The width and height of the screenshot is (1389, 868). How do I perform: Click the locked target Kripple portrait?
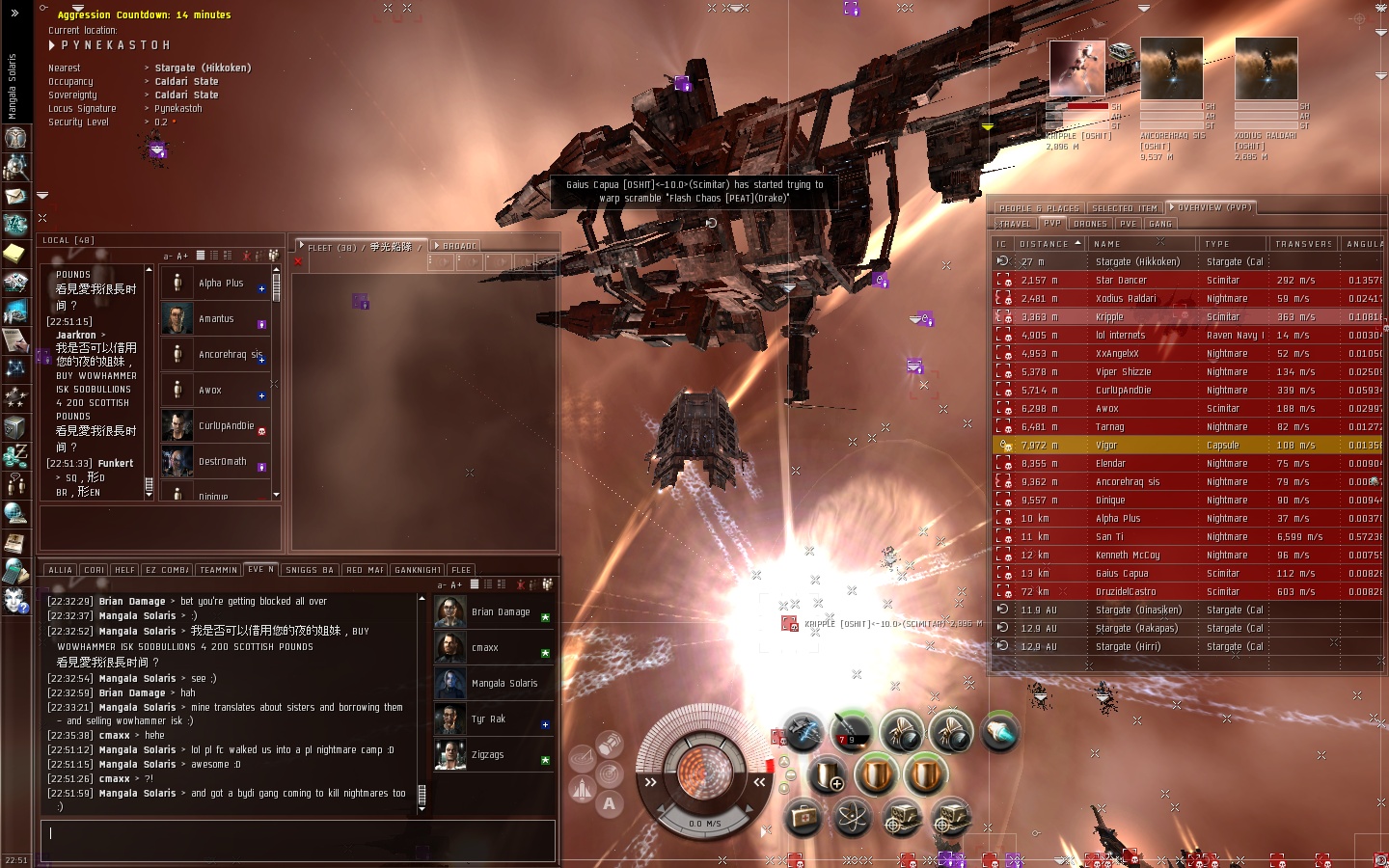pos(1076,68)
